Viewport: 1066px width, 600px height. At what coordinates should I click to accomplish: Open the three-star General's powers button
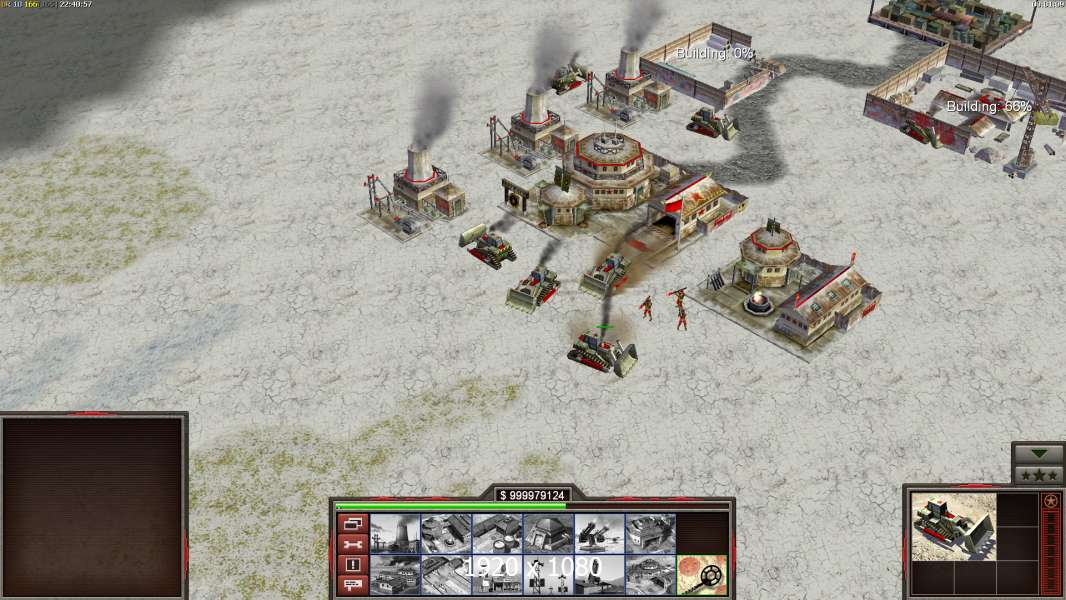pyautogui.click(x=1038, y=475)
